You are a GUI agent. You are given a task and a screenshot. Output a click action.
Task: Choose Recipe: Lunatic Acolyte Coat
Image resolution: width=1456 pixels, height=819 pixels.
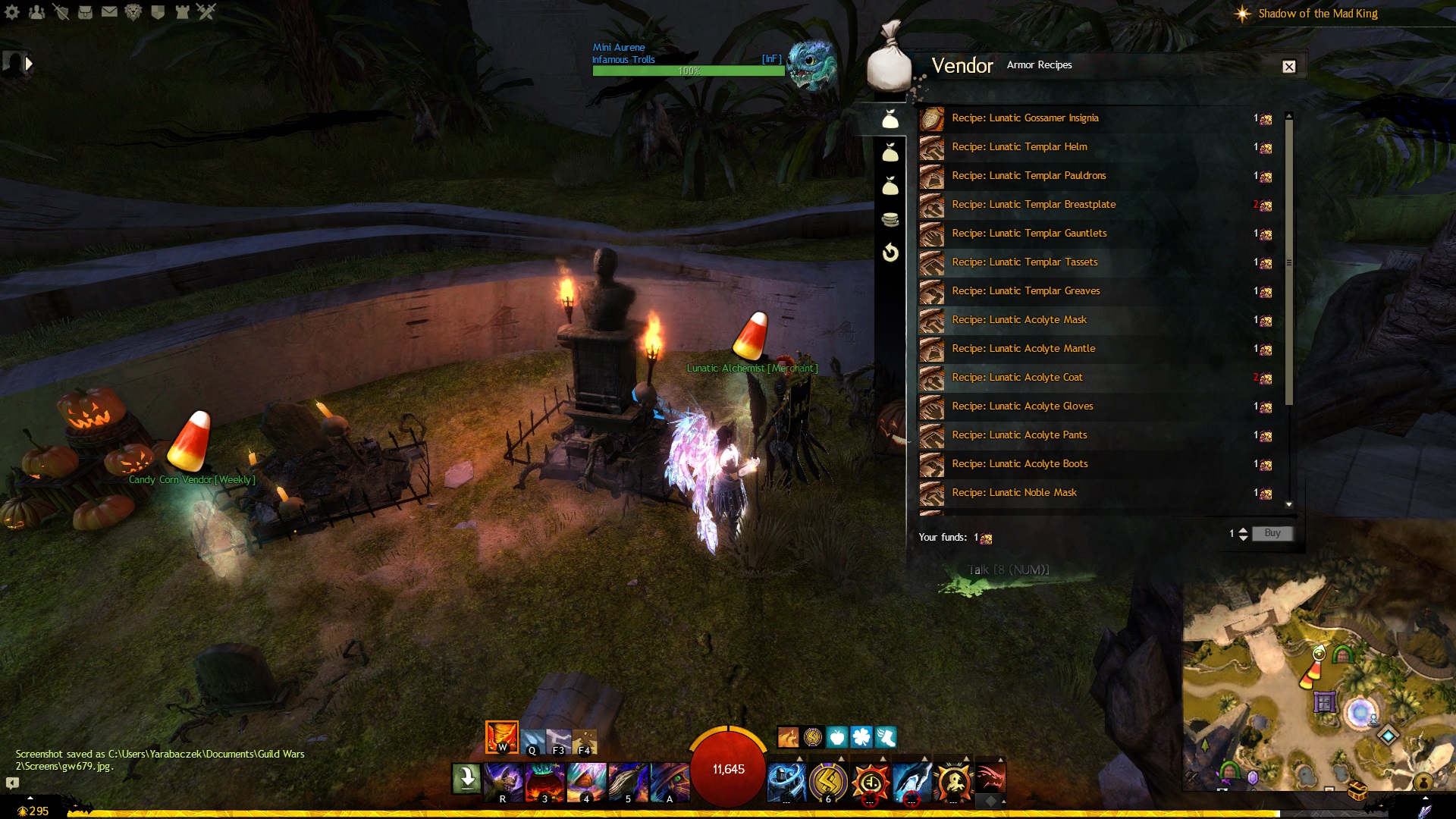[1016, 378]
